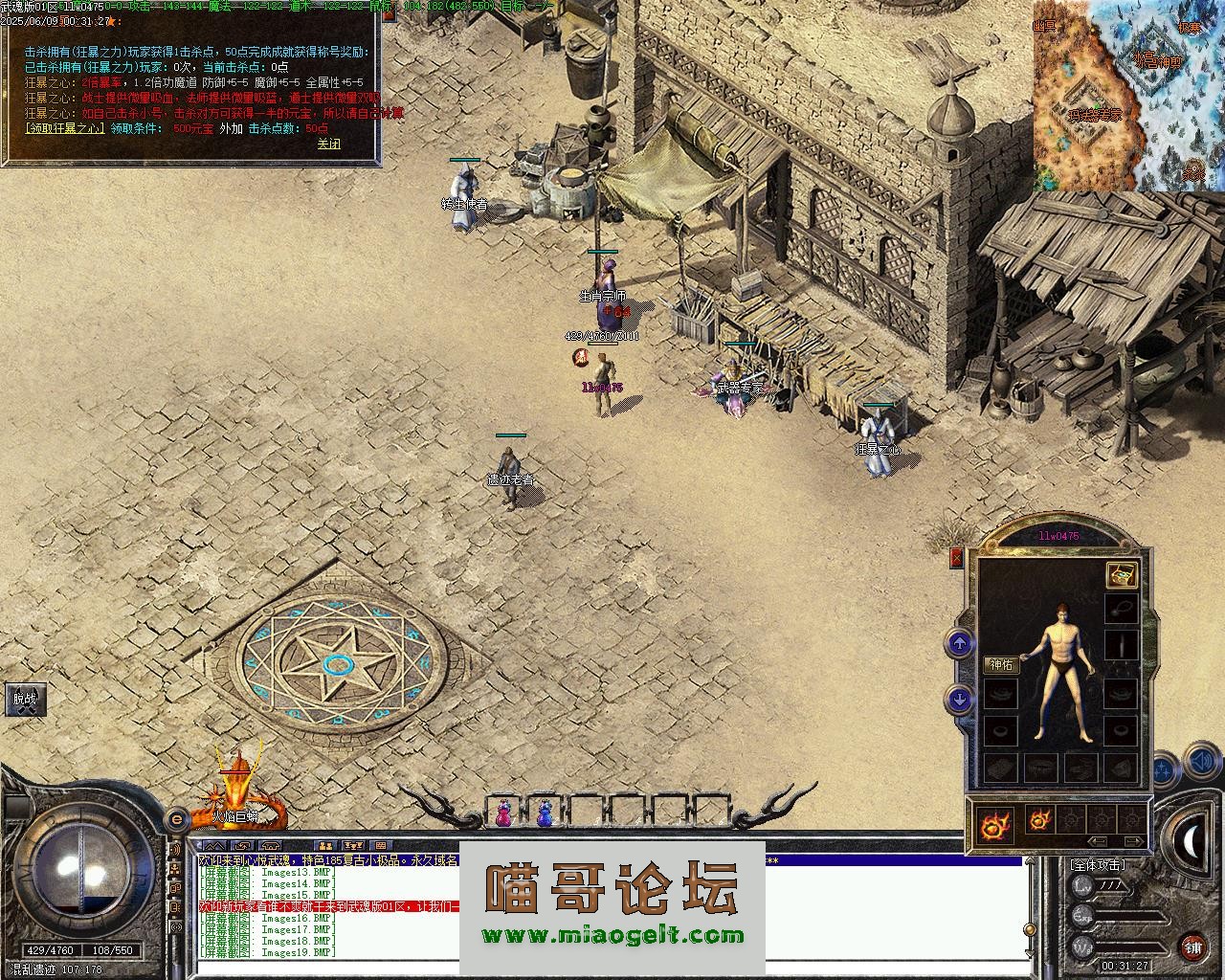This screenshot has width=1225, height=980.
Task: Open the treasure chest icon in equipment panel
Action: pos(1121,574)
